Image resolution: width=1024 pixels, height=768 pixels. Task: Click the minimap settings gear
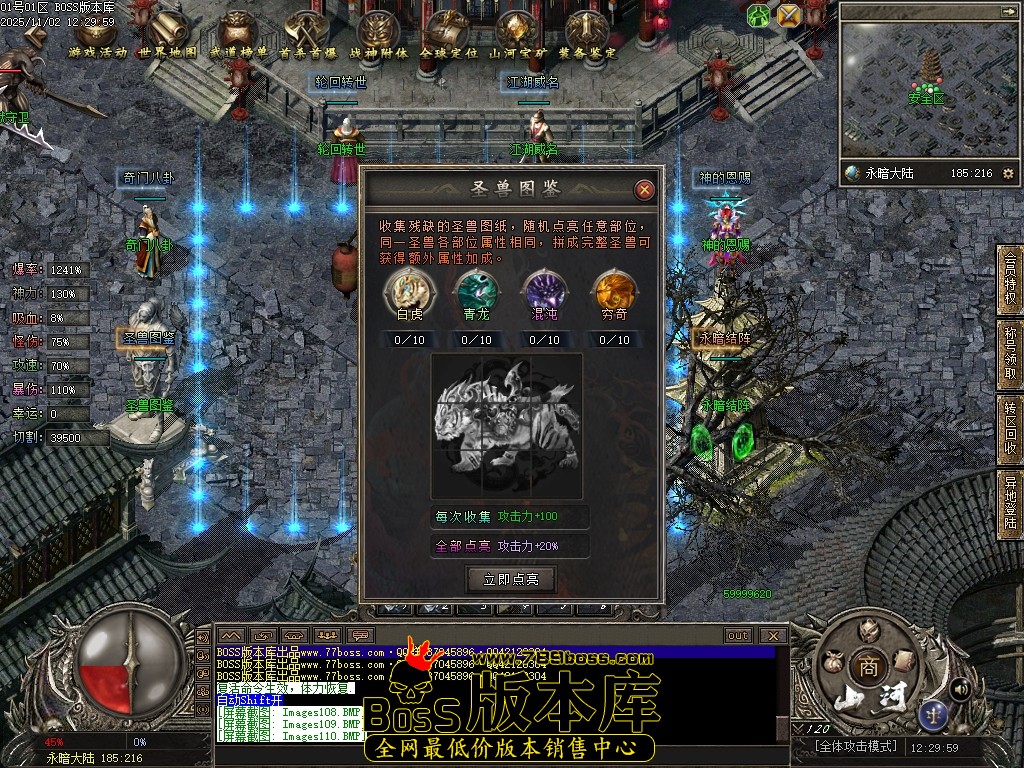pos(1007,174)
